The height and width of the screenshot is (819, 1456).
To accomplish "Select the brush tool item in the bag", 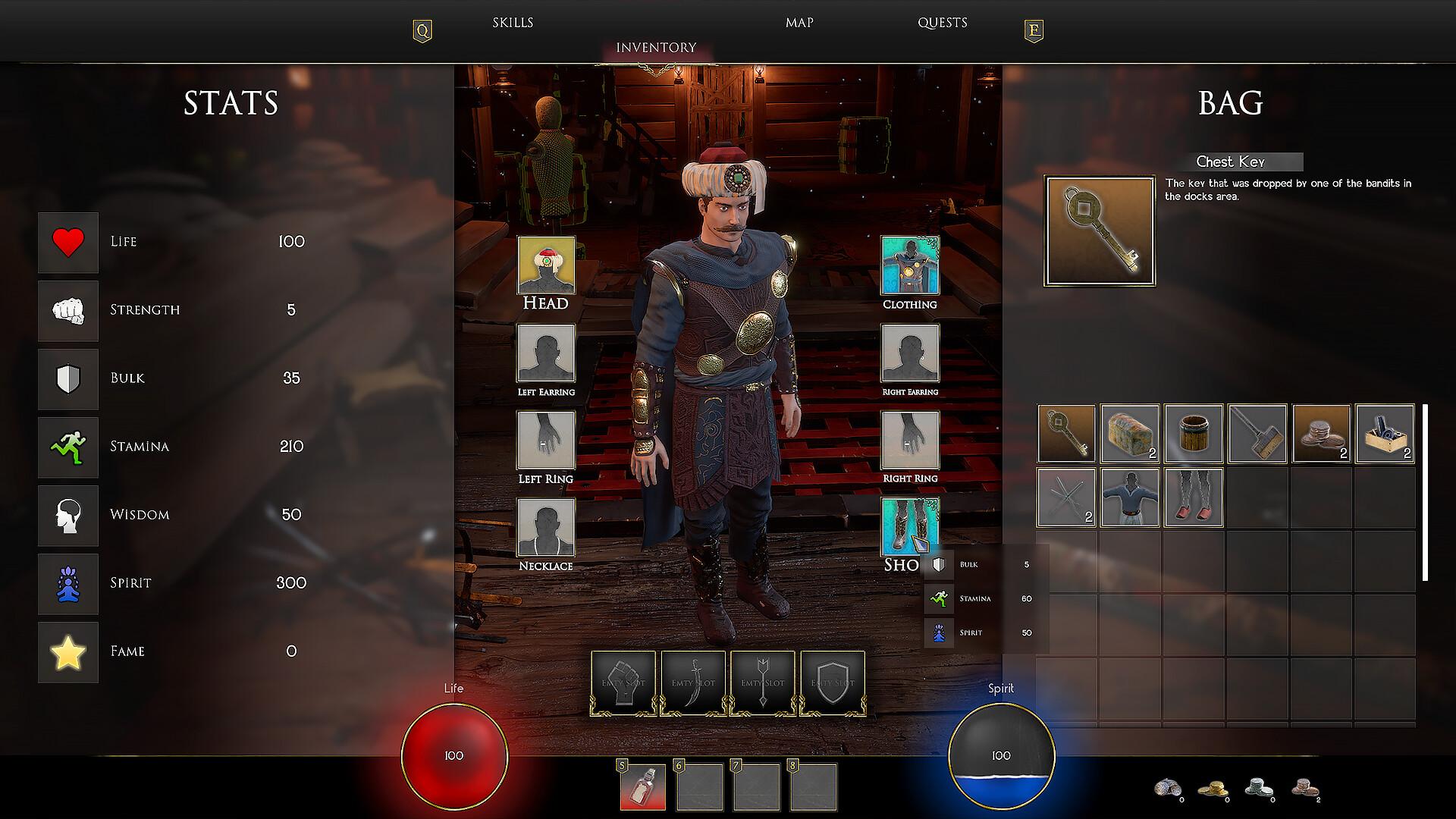I will [x=1257, y=433].
